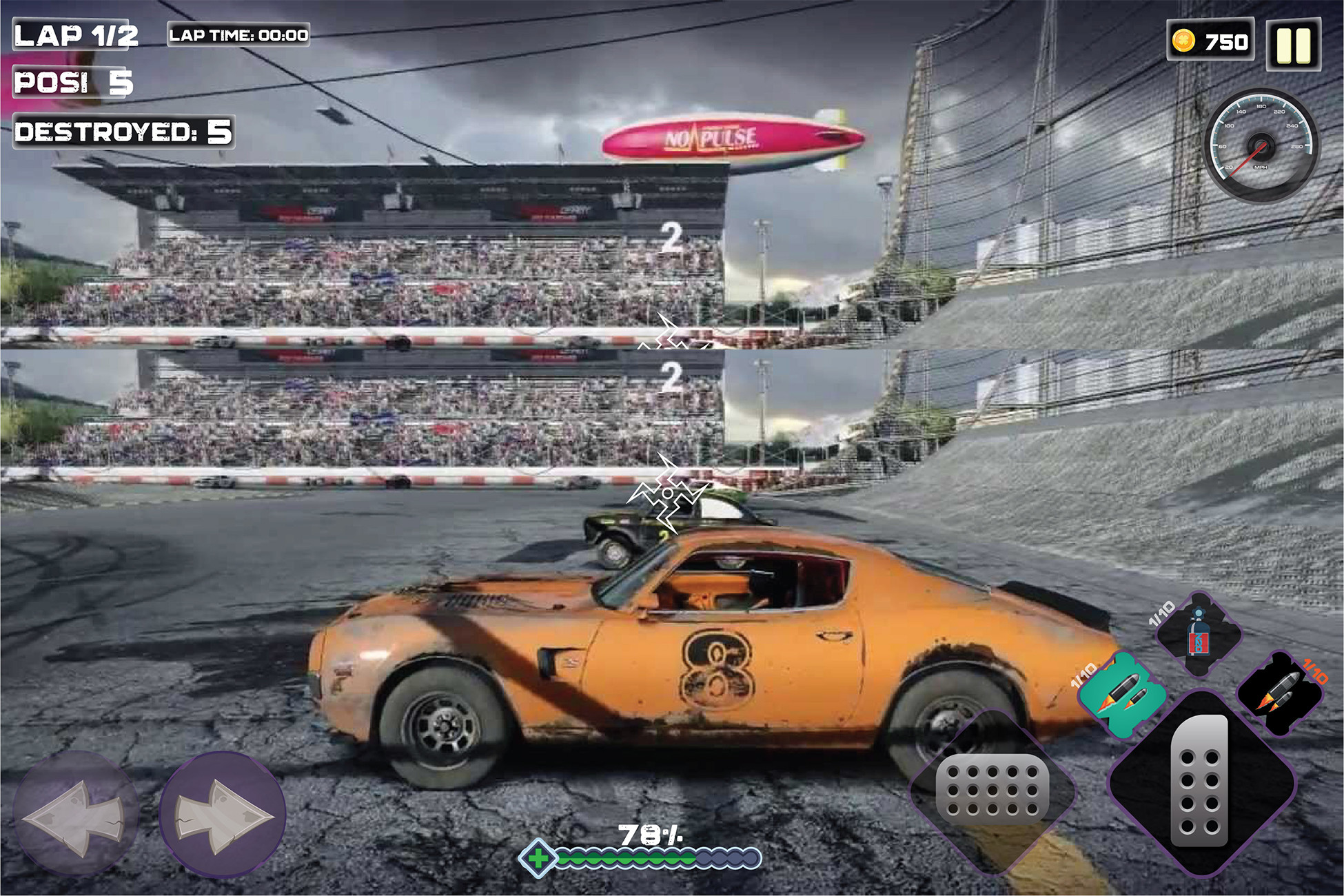Tap the green plus on the health bar

coord(539,857)
